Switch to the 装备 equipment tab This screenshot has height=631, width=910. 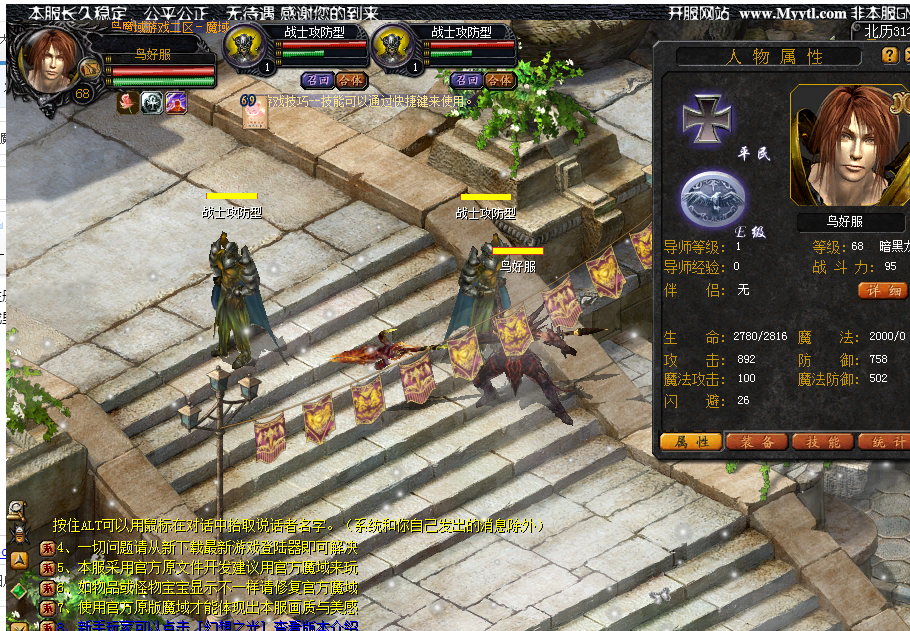[x=756, y=442]
